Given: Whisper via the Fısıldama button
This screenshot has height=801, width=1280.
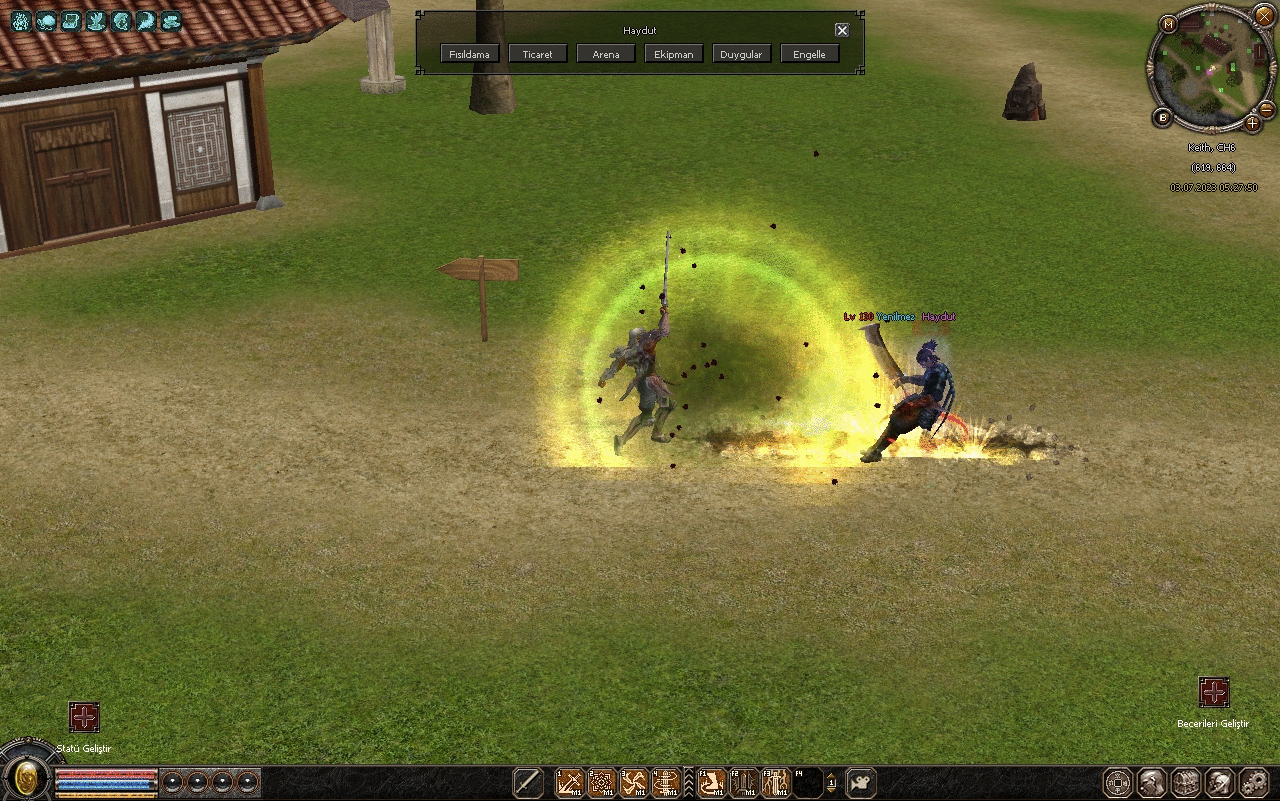Looking at the screenshot, I should [x=469, y=54].
